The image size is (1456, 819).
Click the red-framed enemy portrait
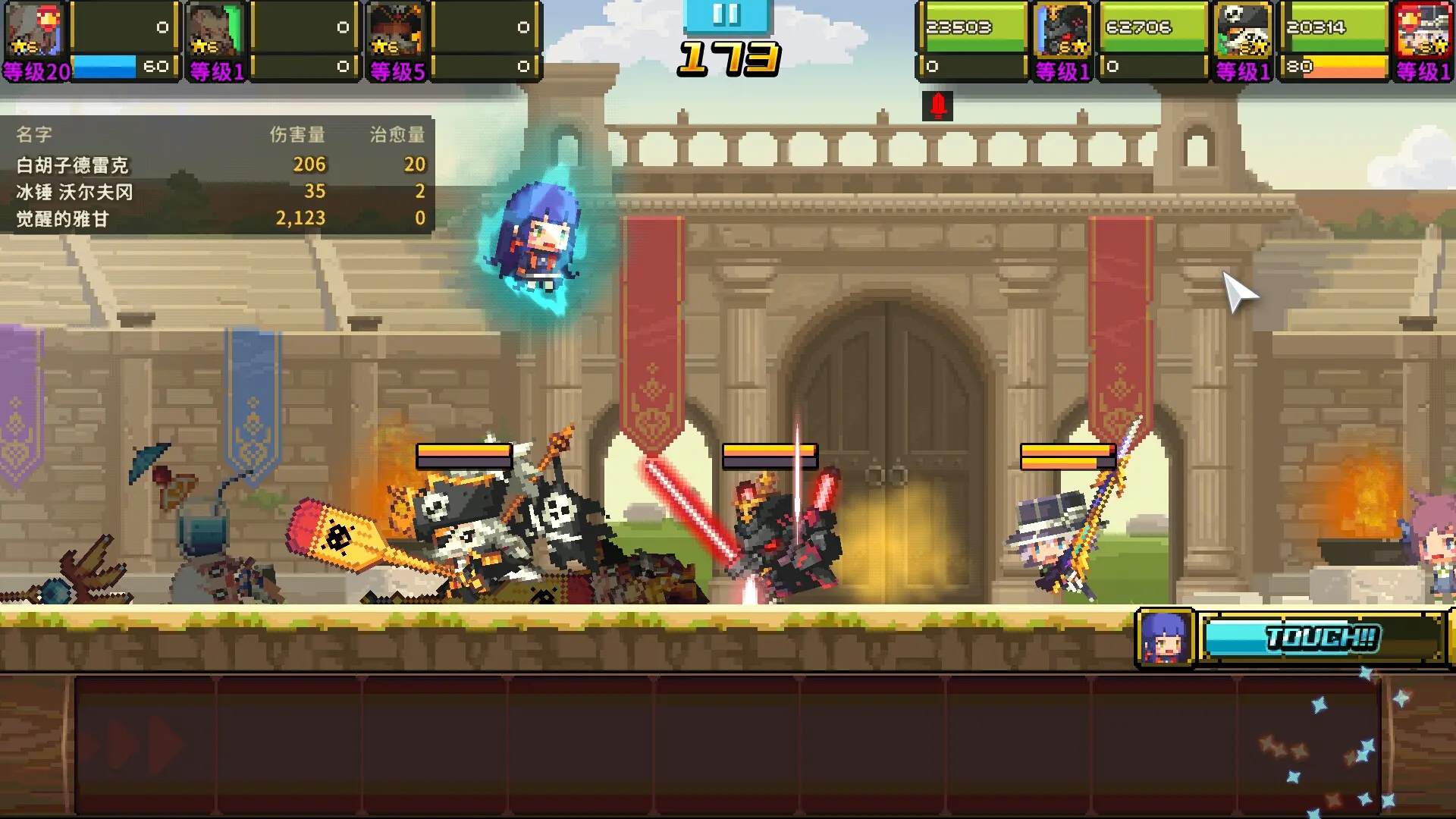point(1423,30)
